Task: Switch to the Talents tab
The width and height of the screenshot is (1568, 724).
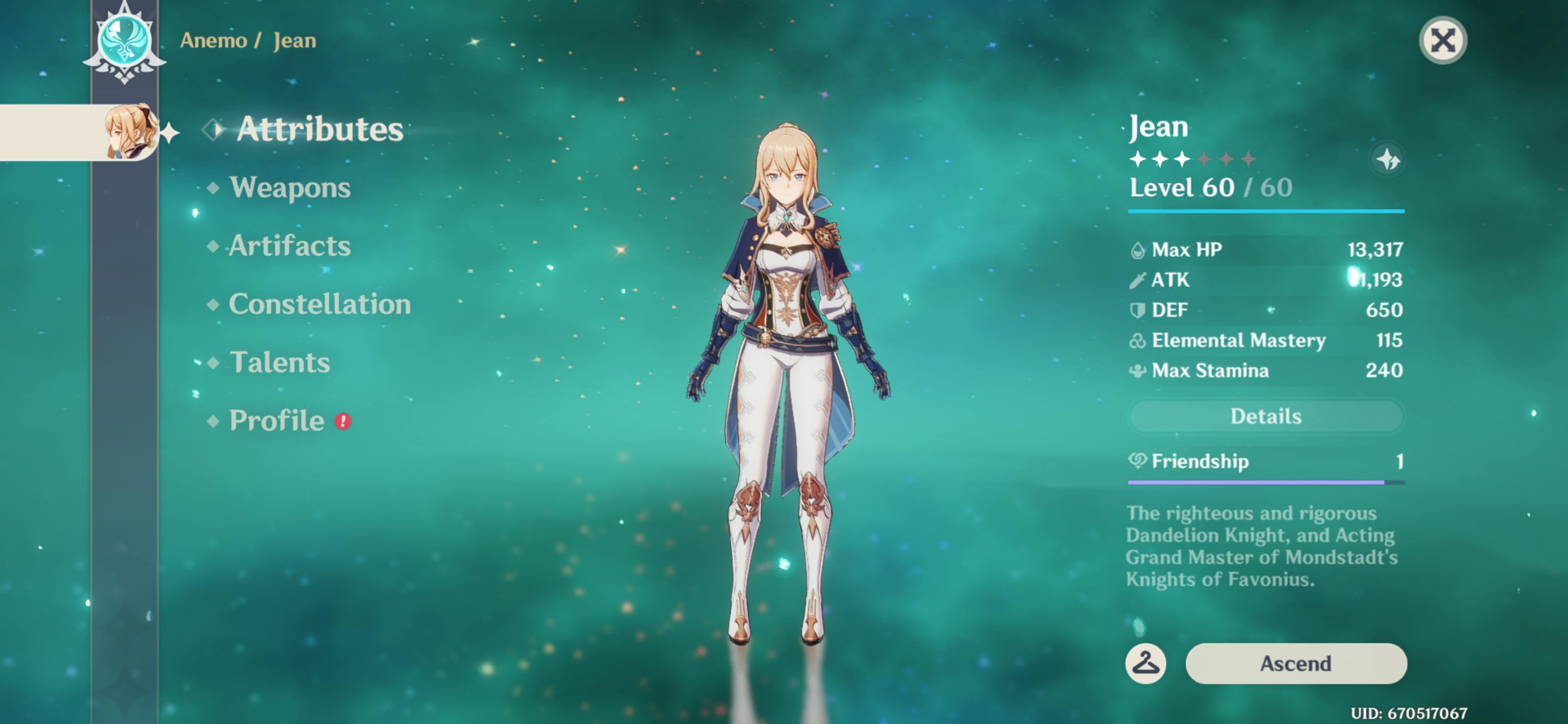Action: point(279,363)
